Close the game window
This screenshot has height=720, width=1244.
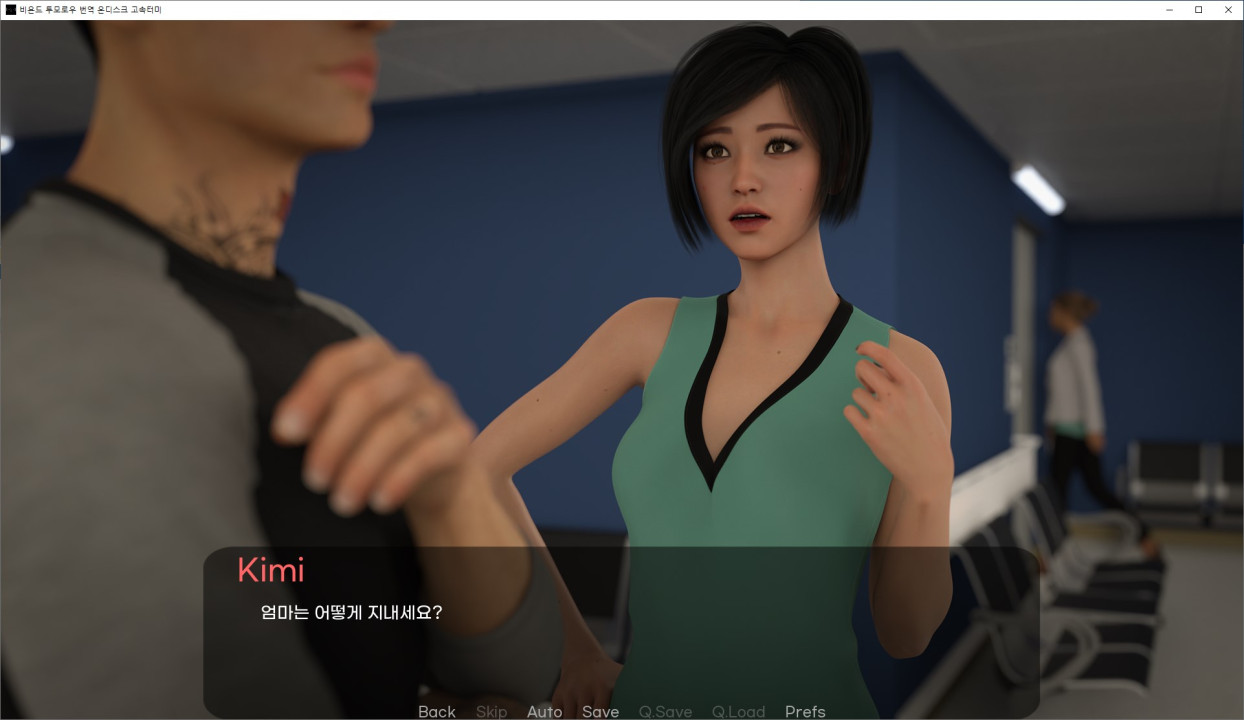click(1226, 10)
